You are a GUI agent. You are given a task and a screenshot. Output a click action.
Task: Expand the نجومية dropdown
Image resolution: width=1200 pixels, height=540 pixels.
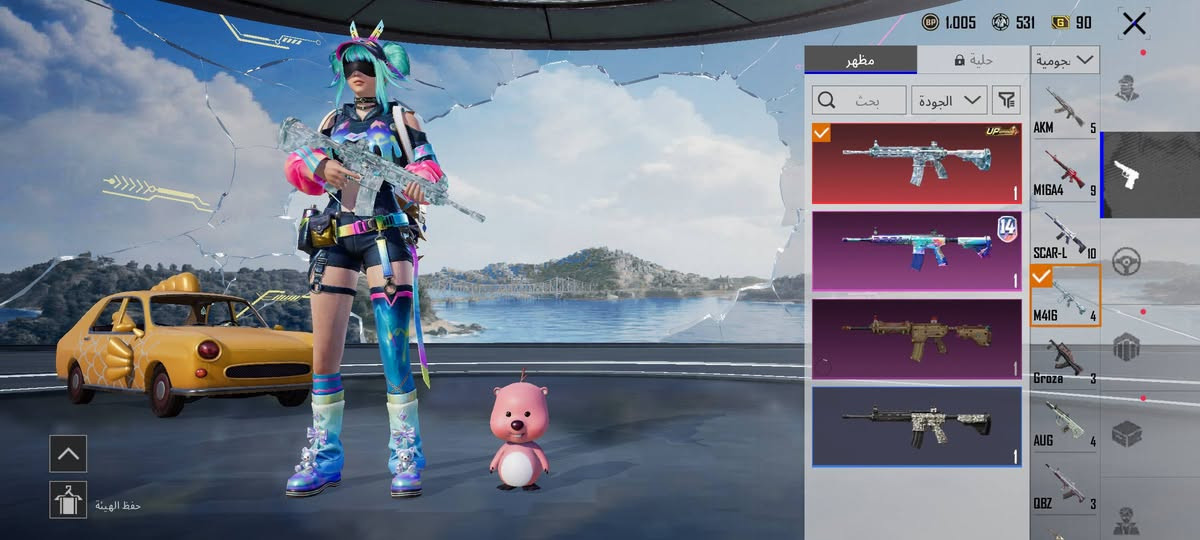(x=1066, y=60)
